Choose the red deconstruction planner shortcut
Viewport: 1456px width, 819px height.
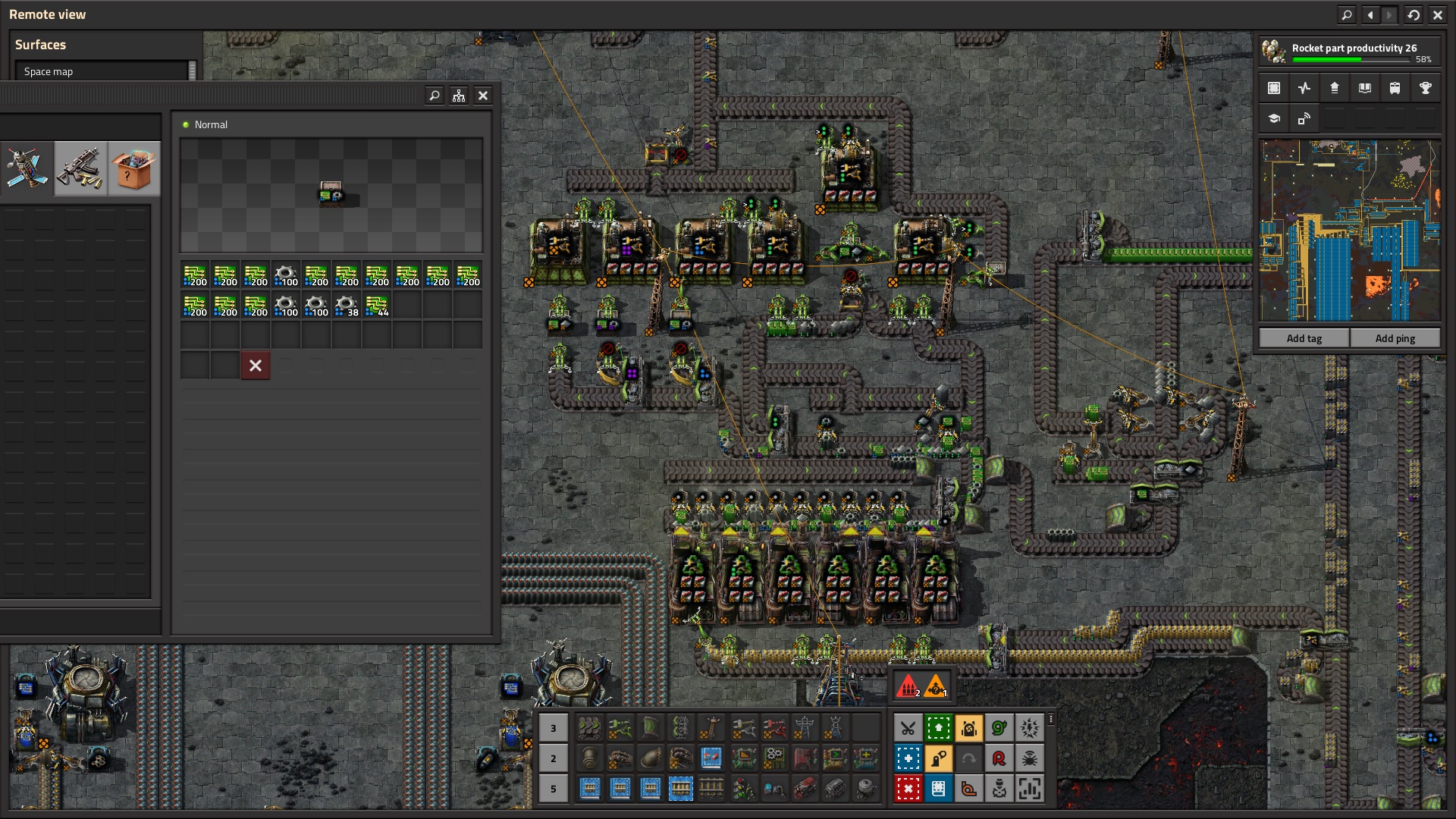(x=908, y=789)
